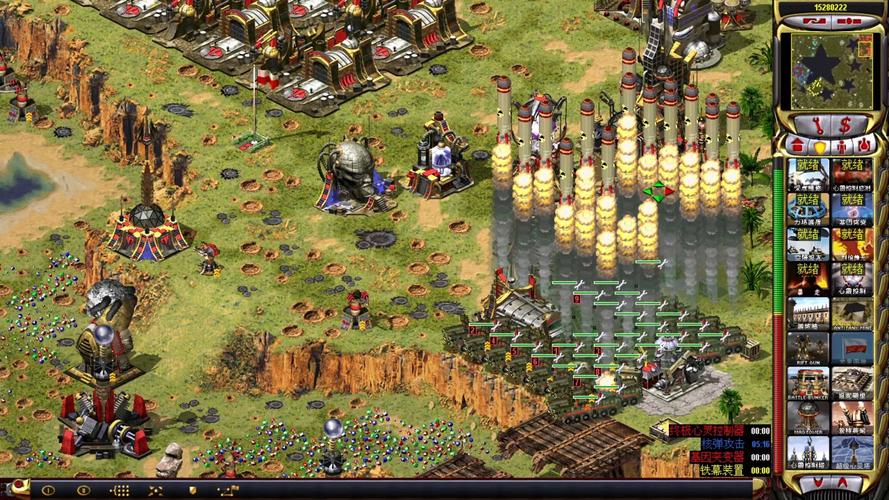Select the red flag build icon
The height and width of the screenshot is (500, 889).
point(852,348)
